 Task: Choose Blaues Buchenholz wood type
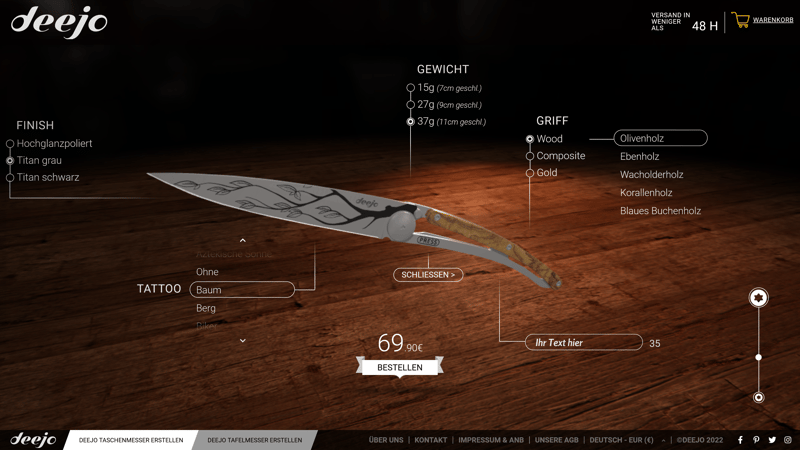click(x=660, y=211)
